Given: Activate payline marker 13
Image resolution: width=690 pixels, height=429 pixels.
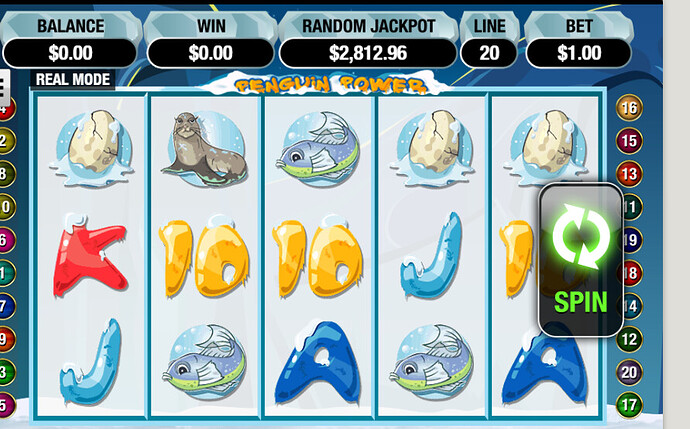Looking at the screenshot, I should (x=629, y=174).
